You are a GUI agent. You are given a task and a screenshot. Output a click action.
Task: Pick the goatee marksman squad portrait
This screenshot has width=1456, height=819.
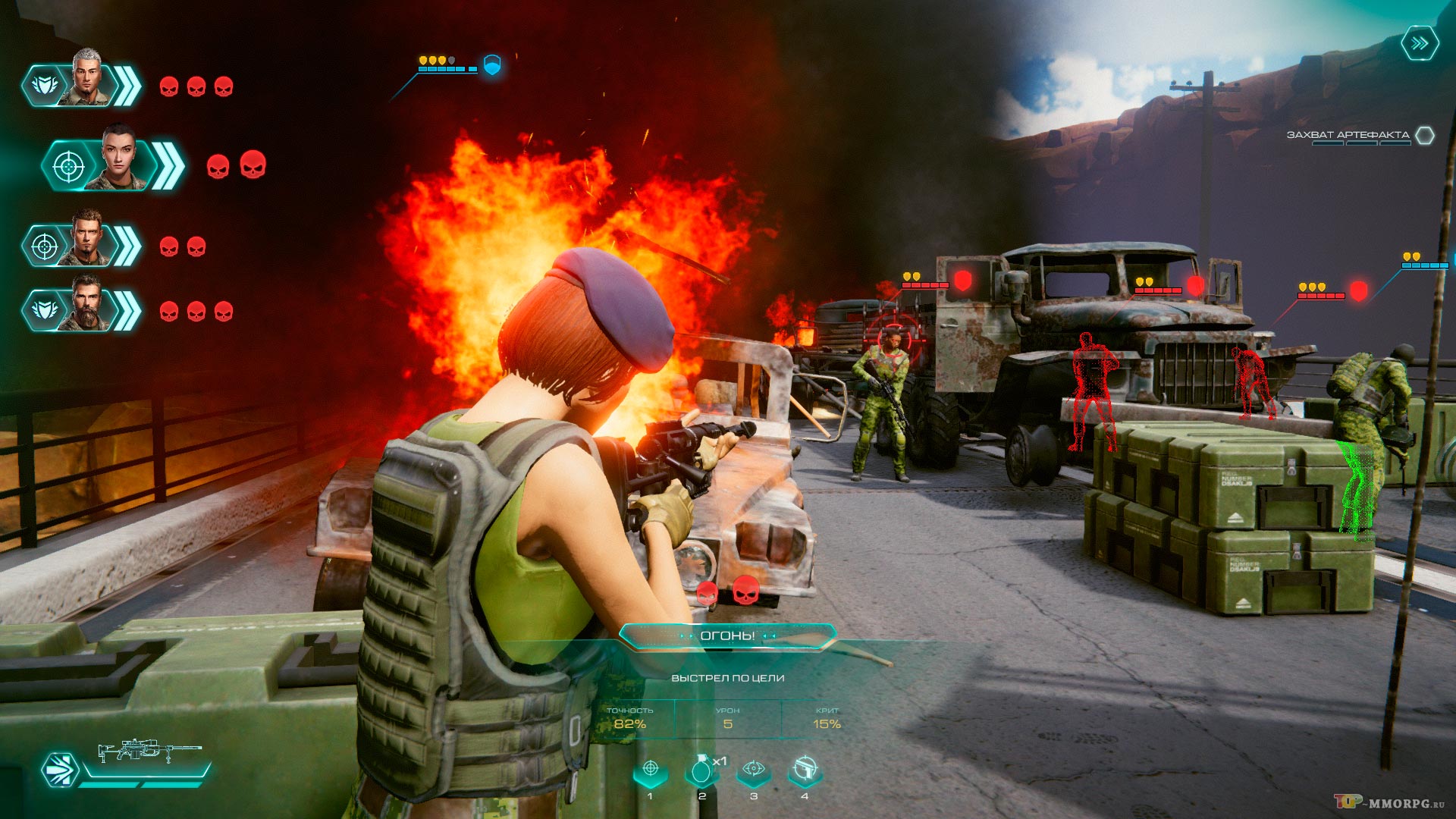(88, 240)
